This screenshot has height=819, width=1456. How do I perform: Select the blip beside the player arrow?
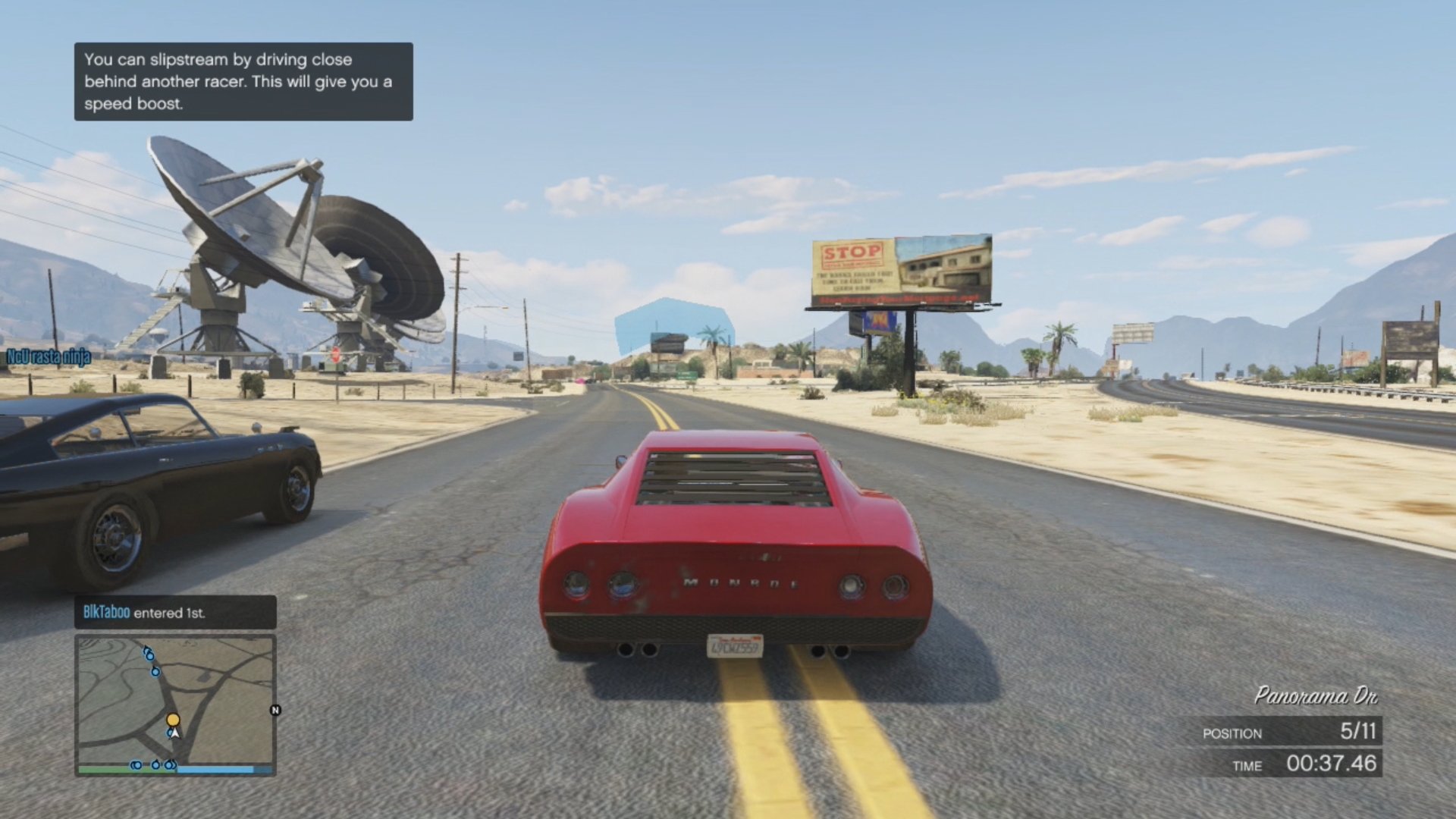(170, 733)
